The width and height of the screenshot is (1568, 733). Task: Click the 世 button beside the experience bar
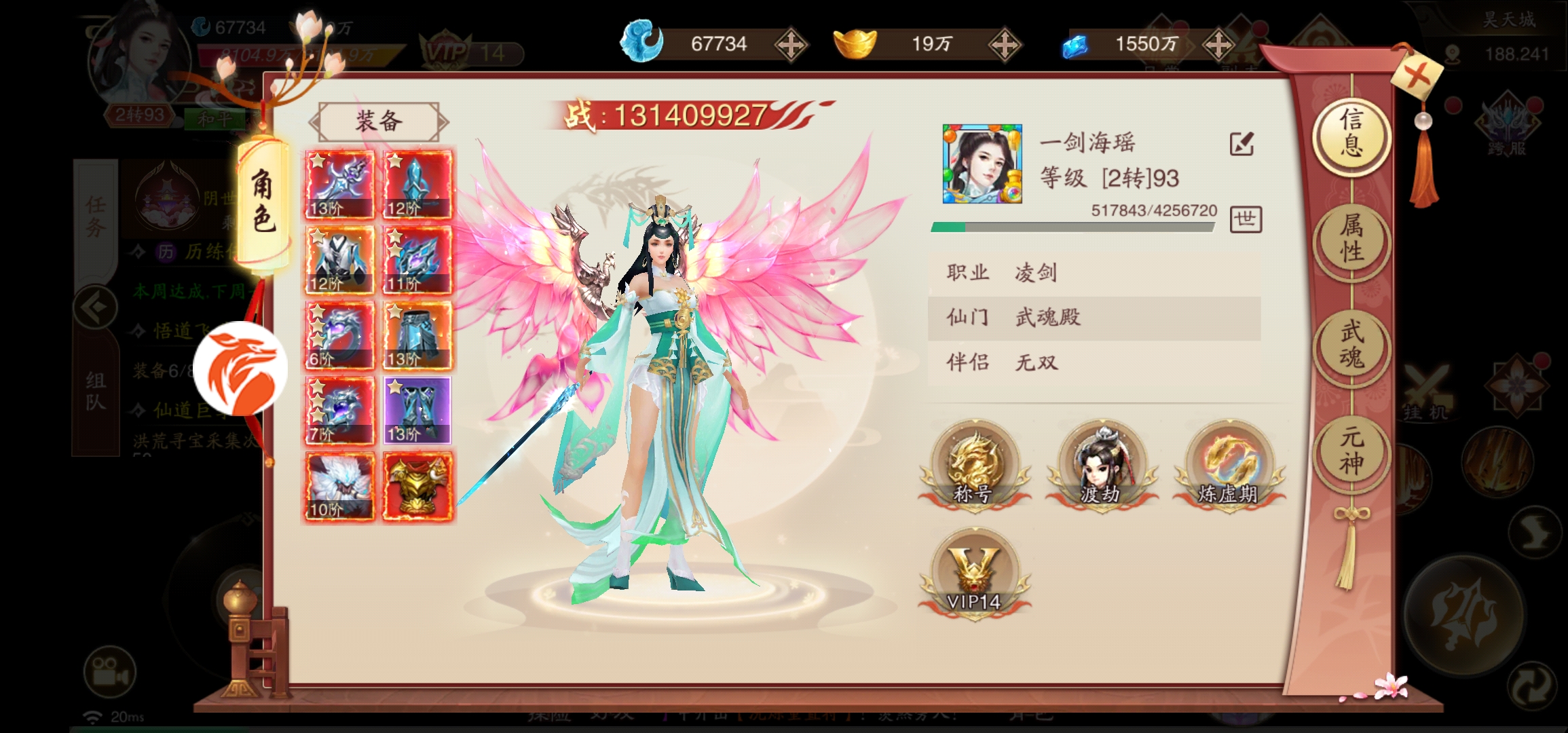tap(1246, 219)
